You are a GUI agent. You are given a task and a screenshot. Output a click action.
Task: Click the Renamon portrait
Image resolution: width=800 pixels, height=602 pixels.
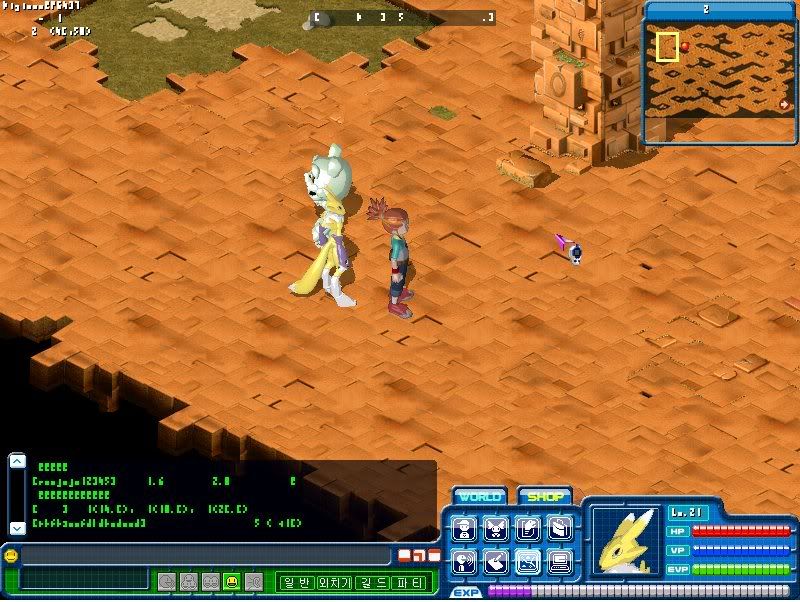[625, 542]
